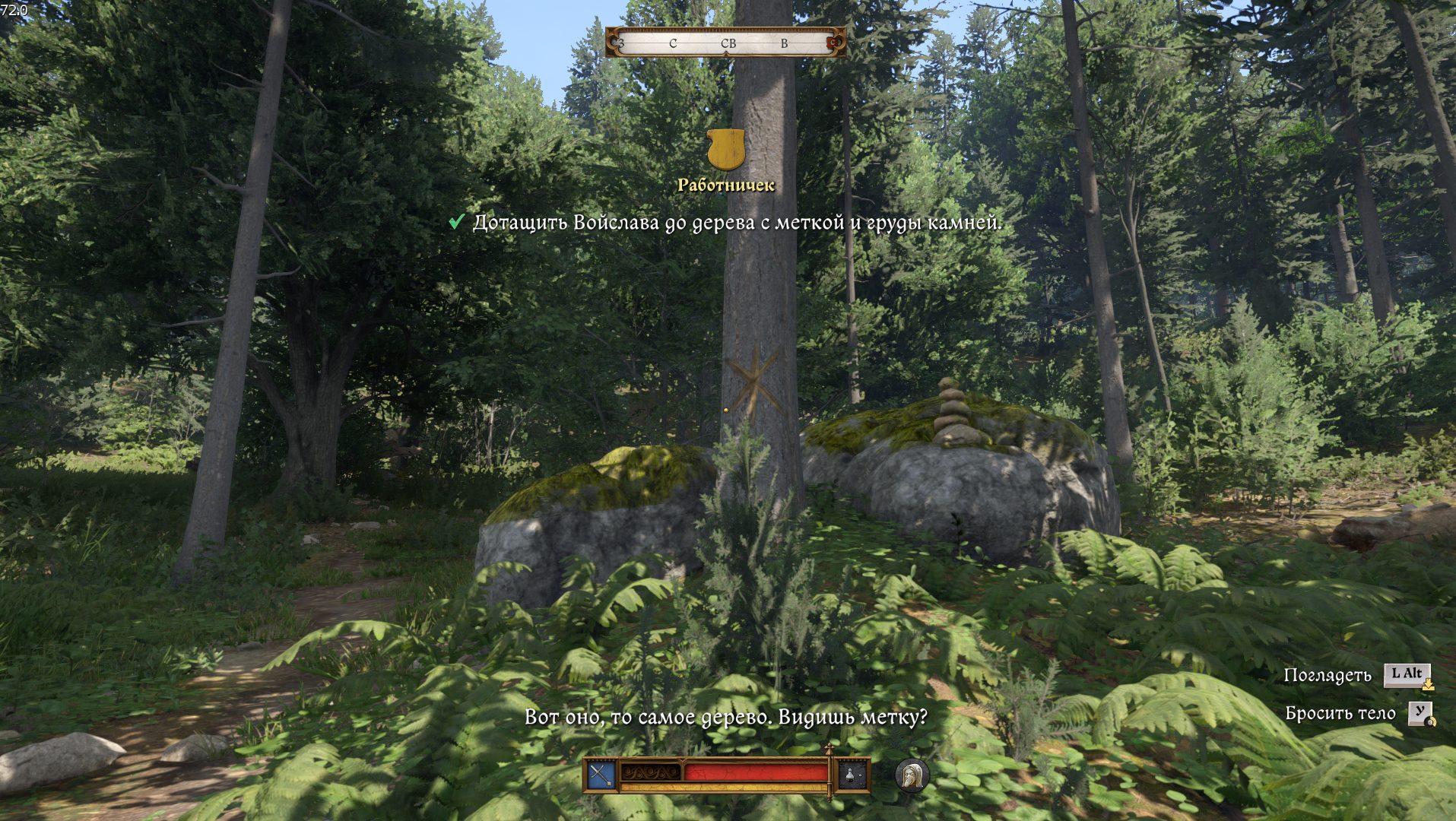Select the crossed weapons slot icon
1456x821 pixels.
601,775
